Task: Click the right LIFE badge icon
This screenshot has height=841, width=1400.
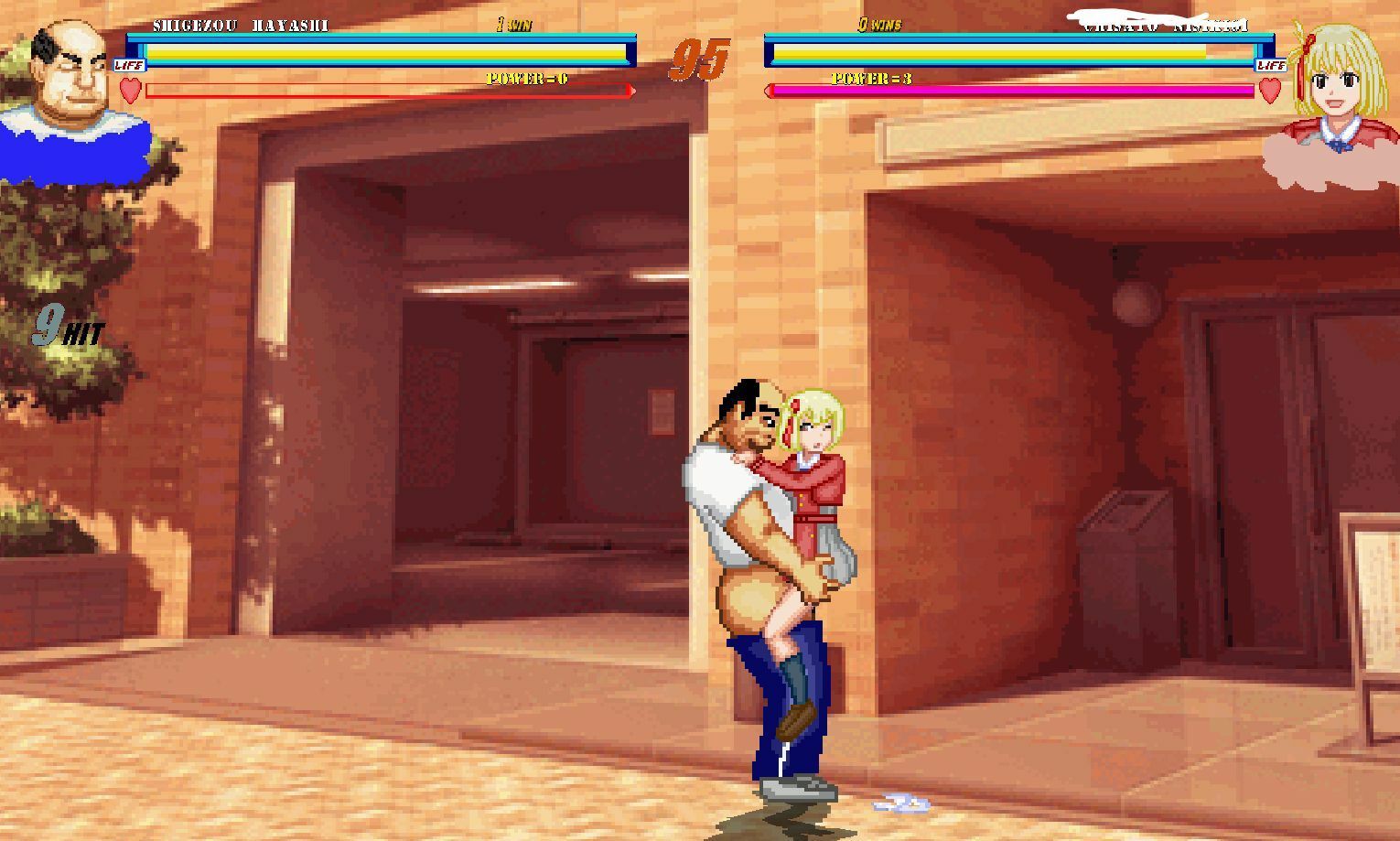Action: tap(1270, 65)
